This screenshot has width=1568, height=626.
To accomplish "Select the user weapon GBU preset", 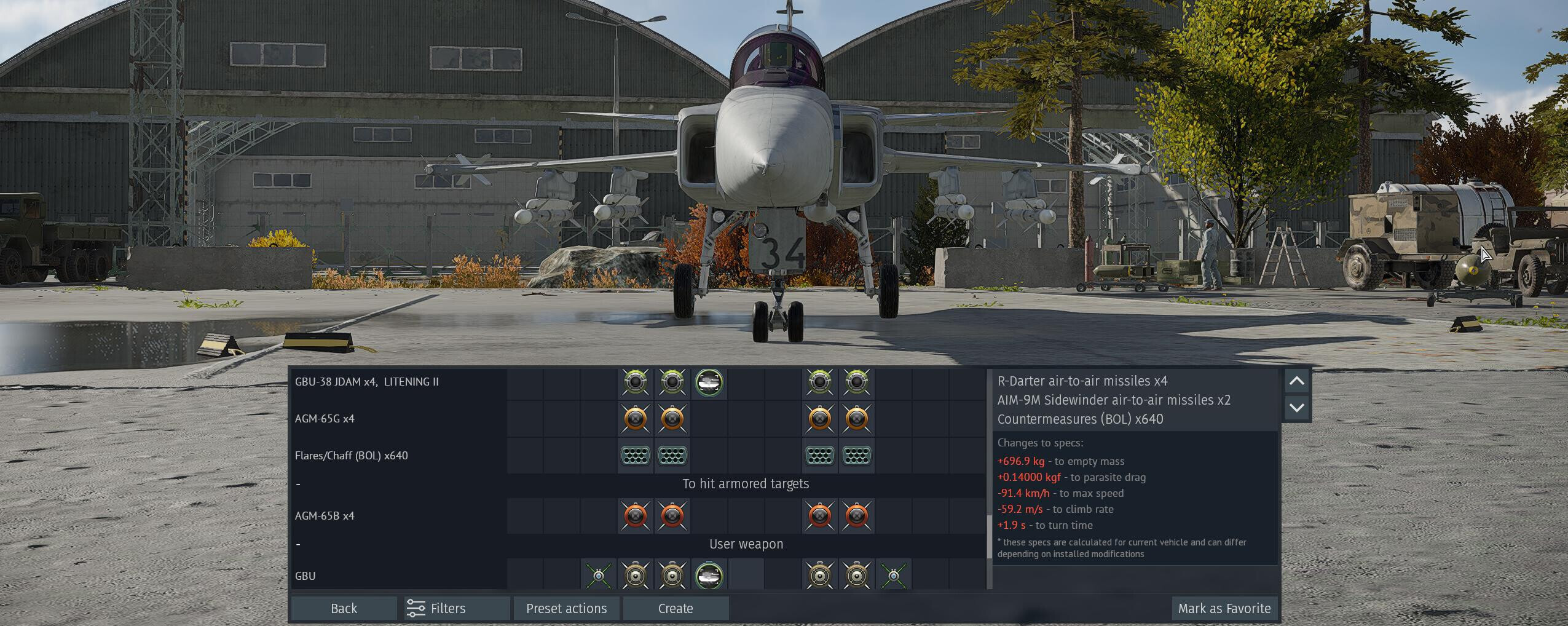I will pyautogui.click(x=305, y=576).
